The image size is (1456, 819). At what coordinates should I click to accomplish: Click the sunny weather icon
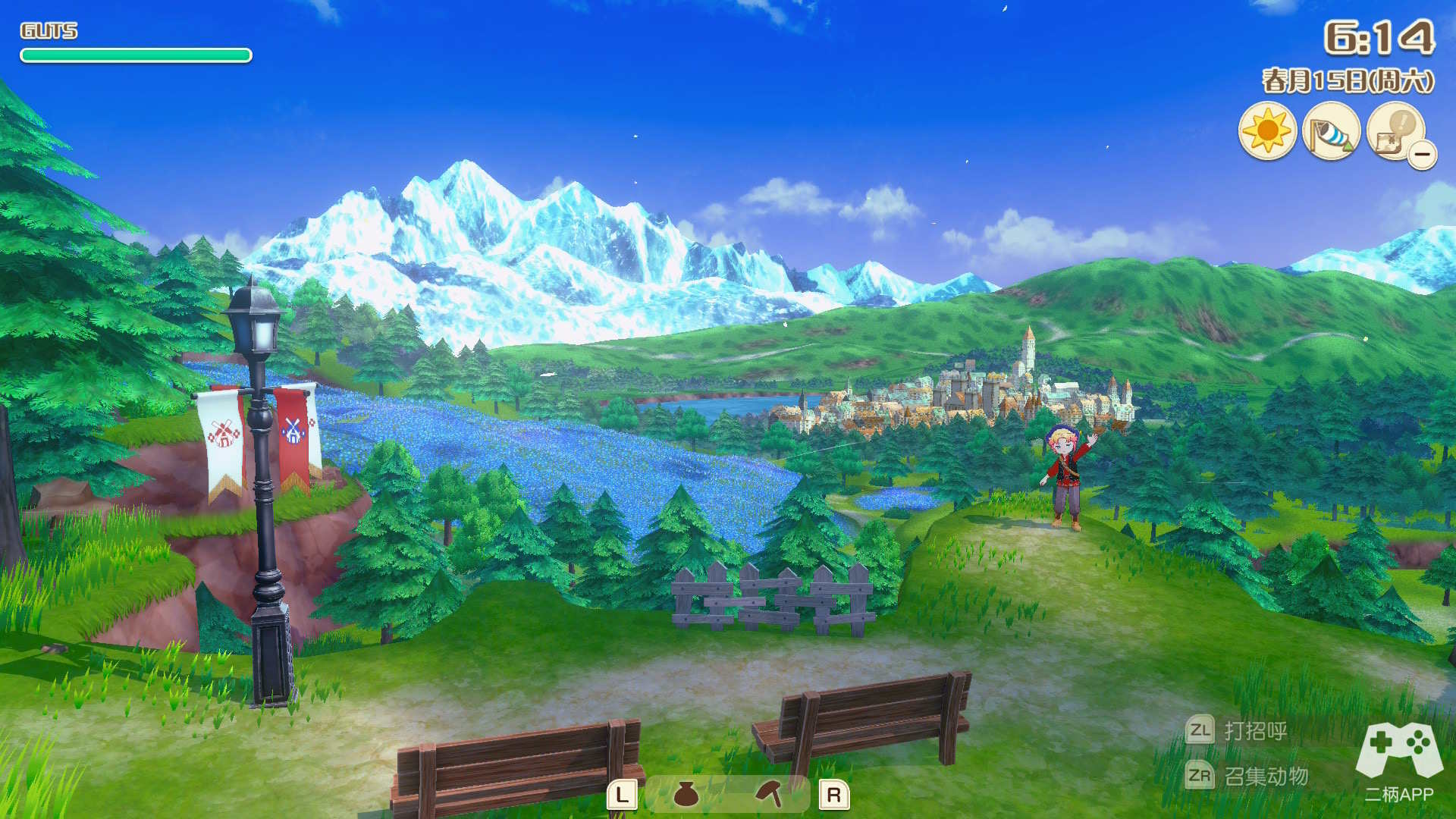coord(1266,131)
